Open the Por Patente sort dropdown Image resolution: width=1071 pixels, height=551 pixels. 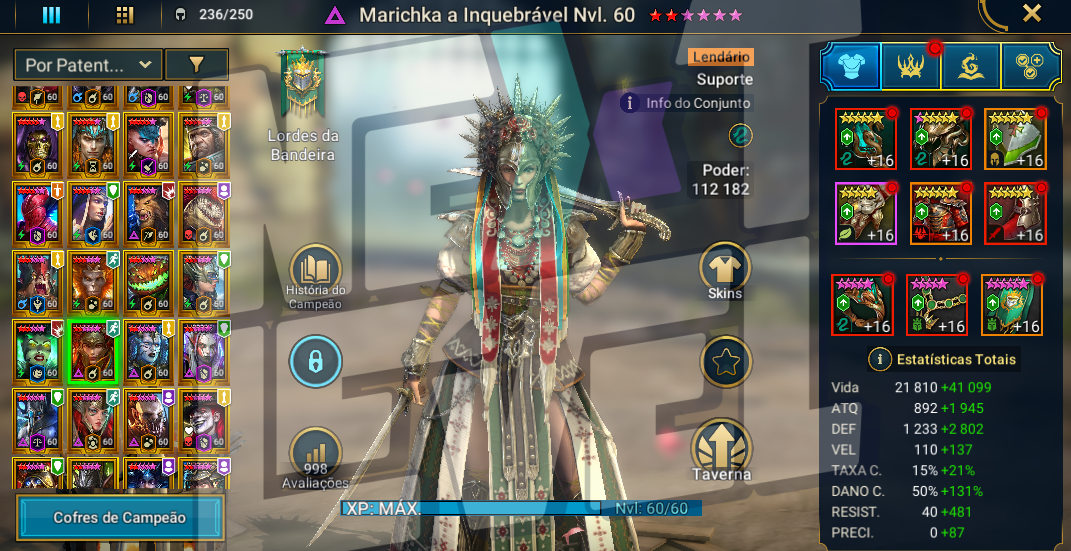click(x=88, y=65)
